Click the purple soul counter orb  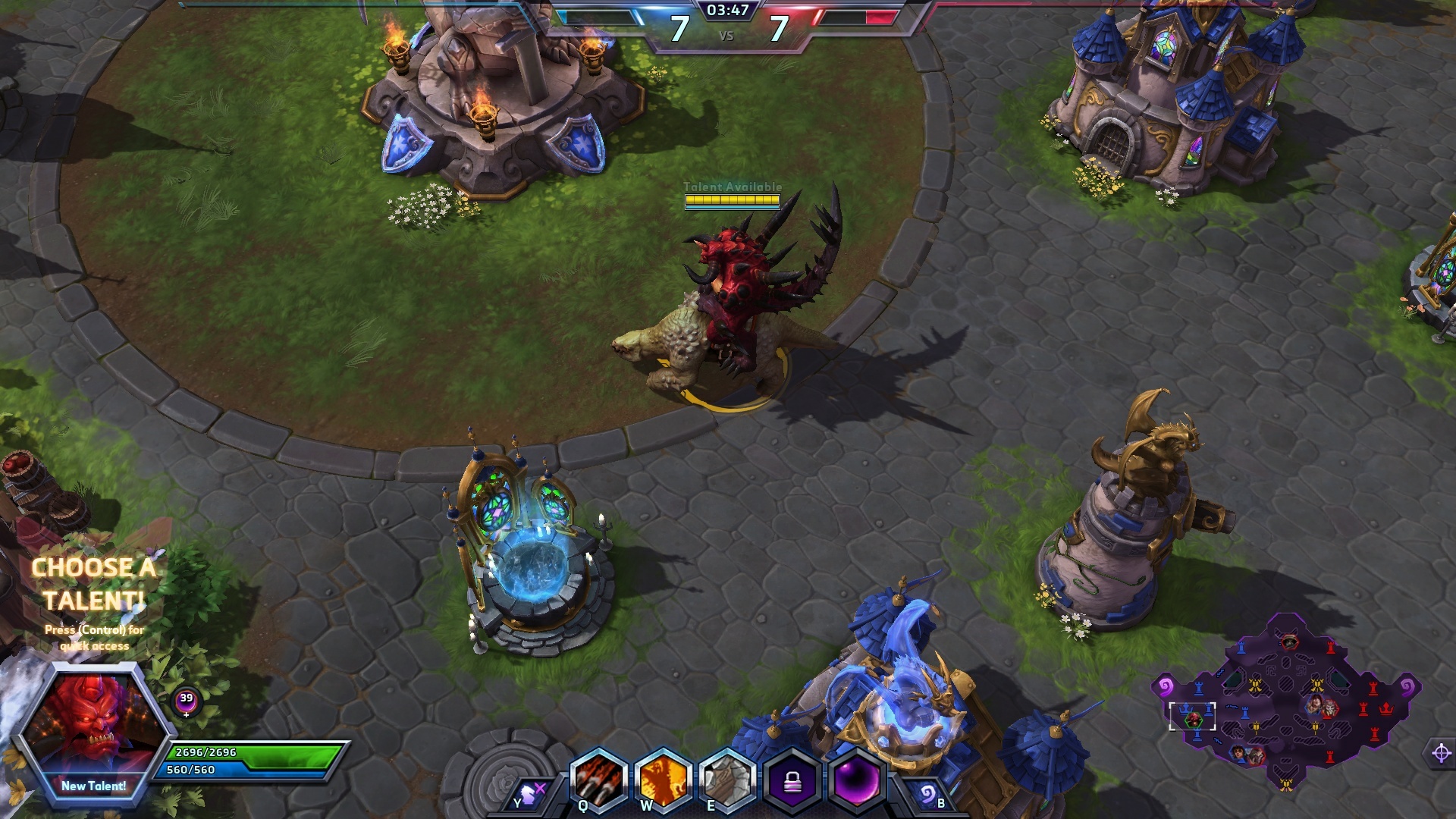pos(187,701)
